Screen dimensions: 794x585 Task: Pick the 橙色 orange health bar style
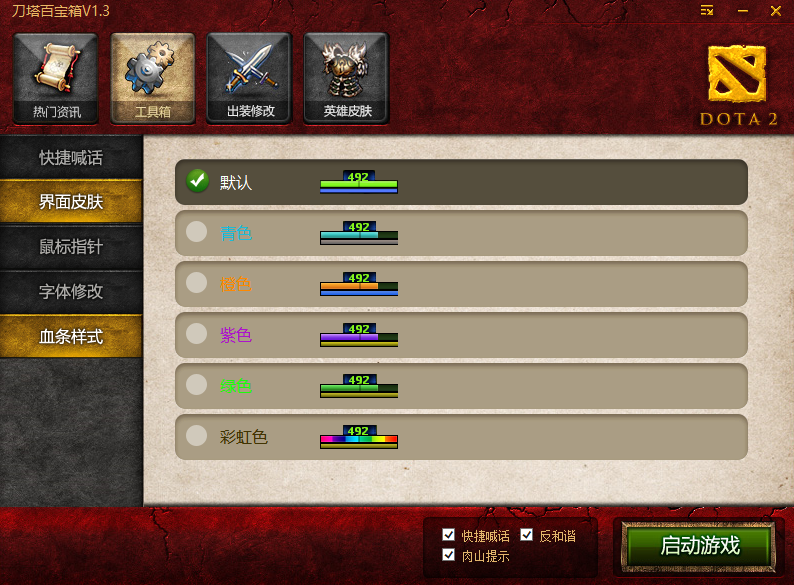coord(197,283)
